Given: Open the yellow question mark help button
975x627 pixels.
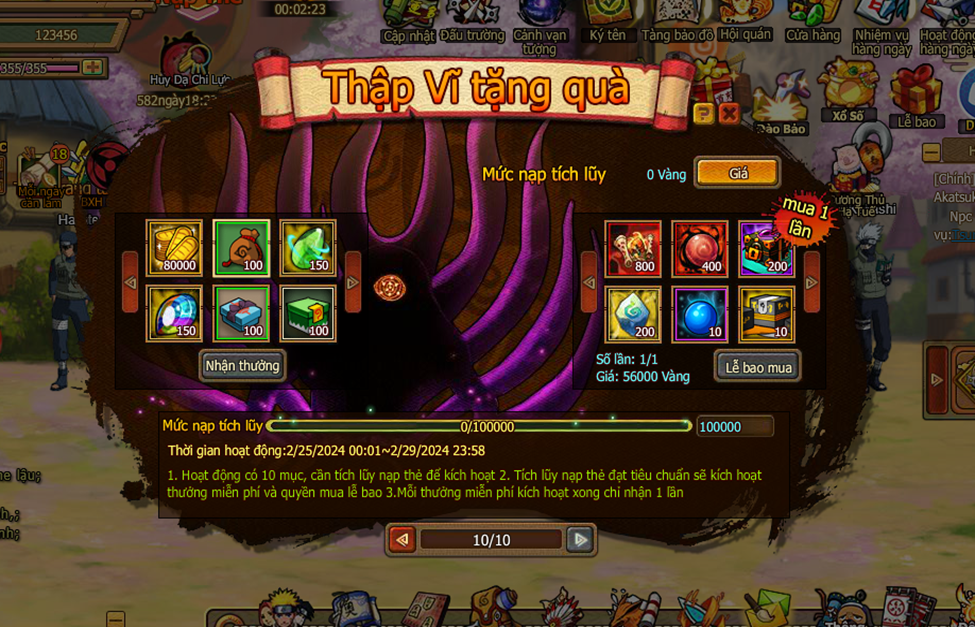Looking at the screenshot, I should (704, 114).
